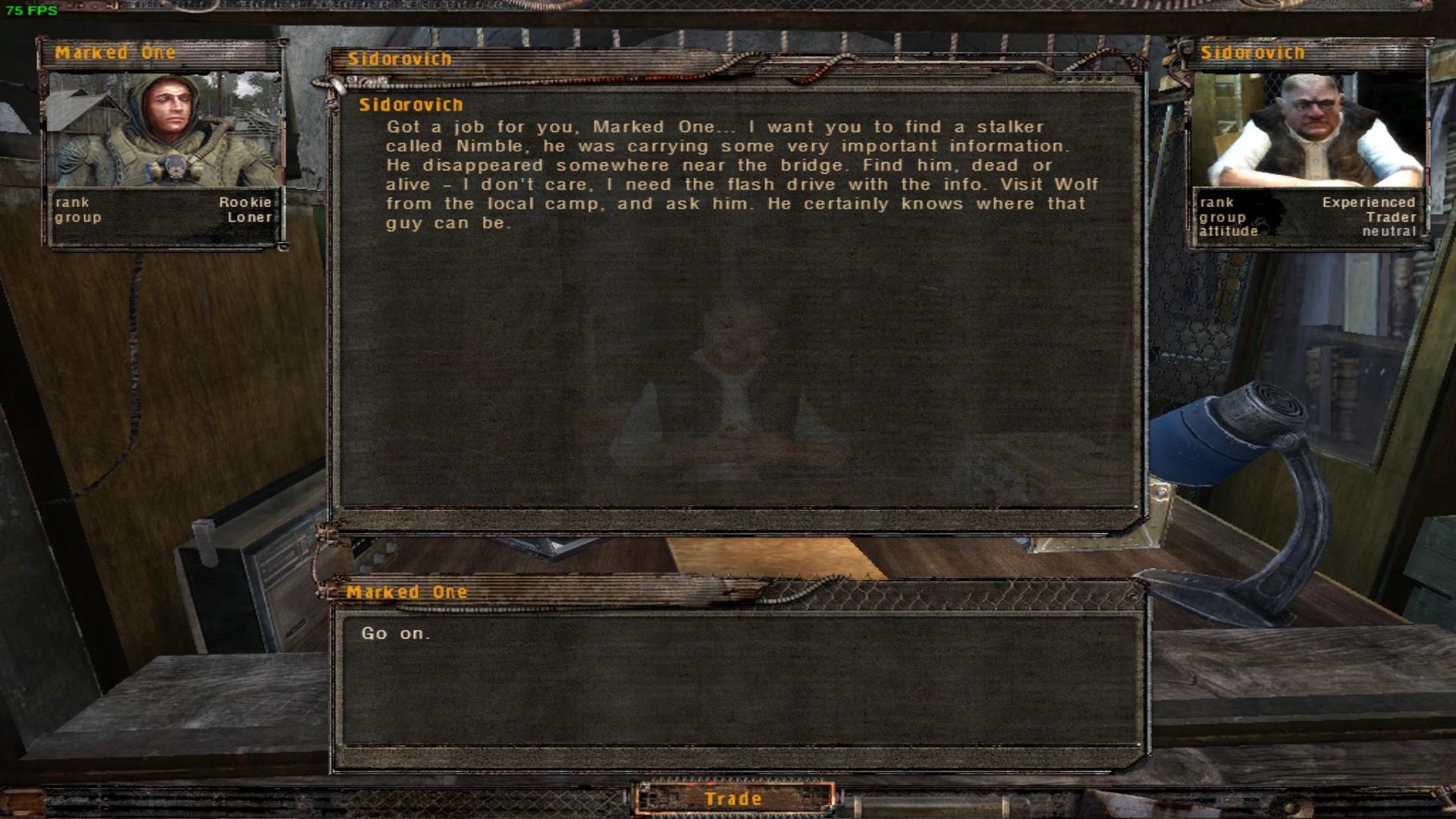Choose the "Go on." dialogue reply
The image size is (1456, 819).
tap(396, 633)
